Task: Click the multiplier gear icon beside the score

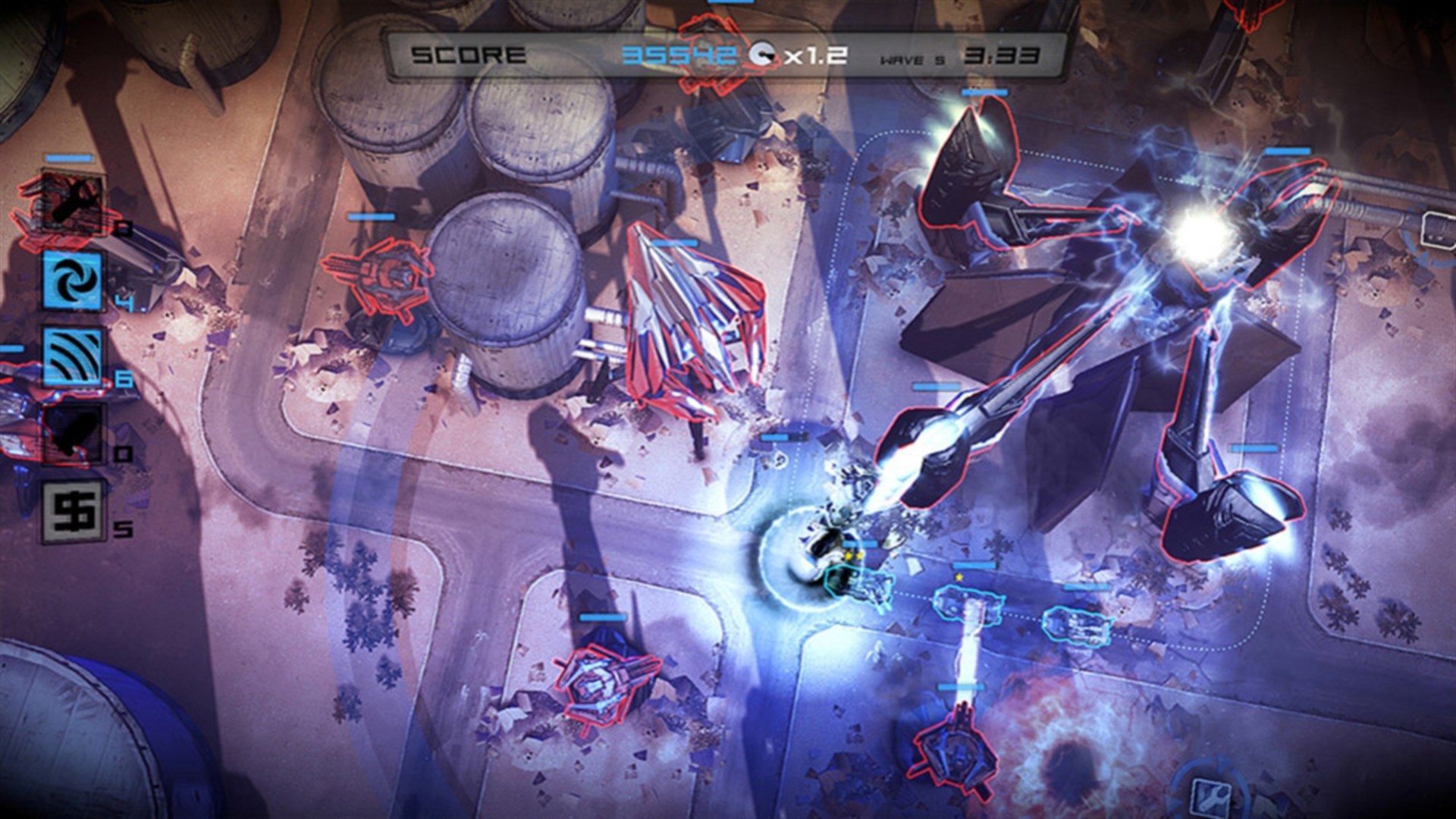Action: pos(761,55)
